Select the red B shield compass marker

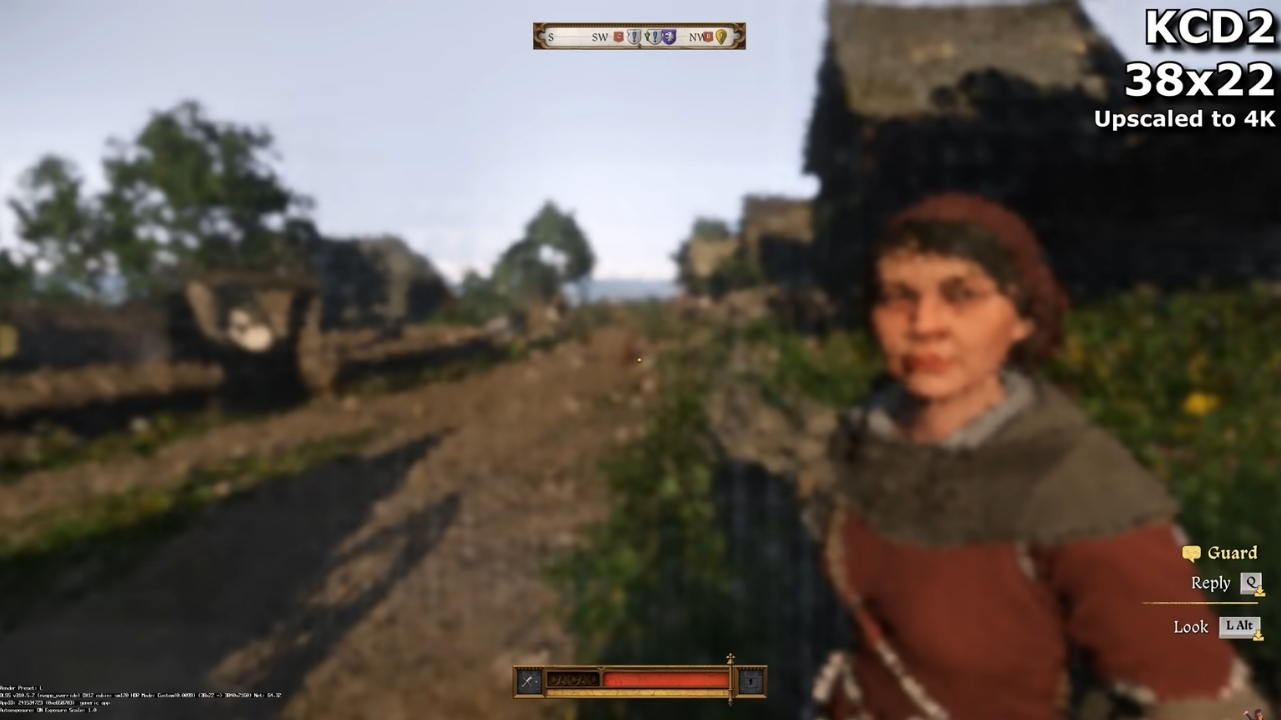click(x=708, y=37)
